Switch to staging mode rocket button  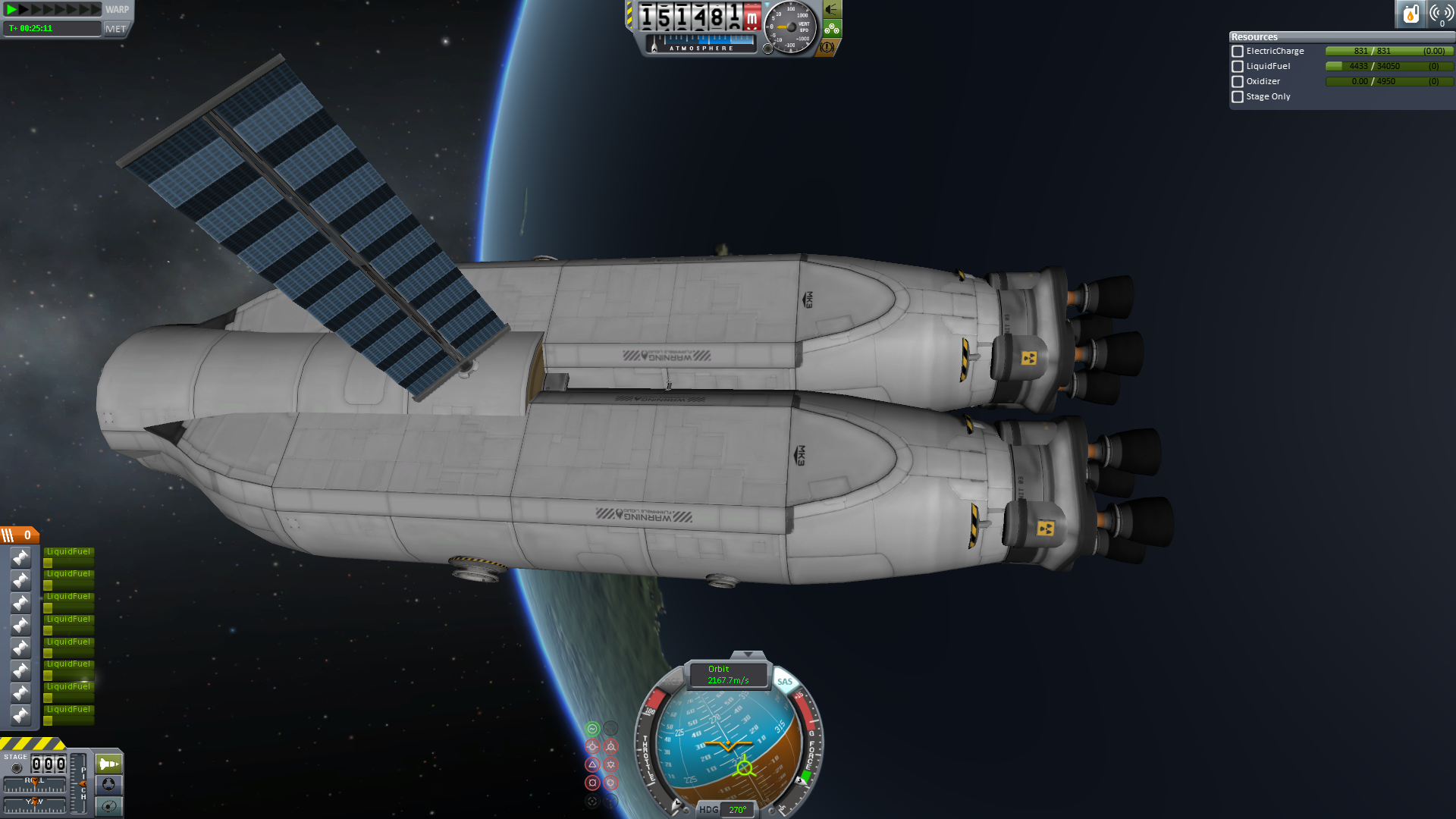[108, 764]
